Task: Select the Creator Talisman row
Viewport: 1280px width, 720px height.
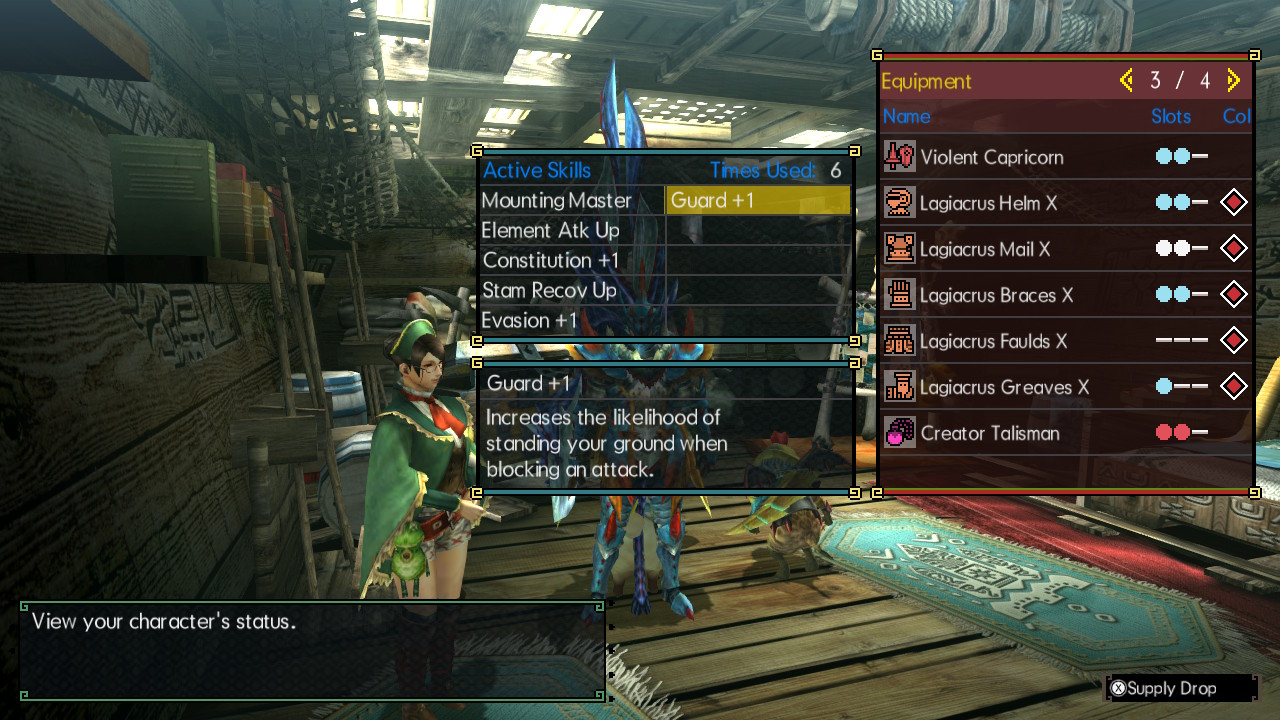Action: point(1064,433)
